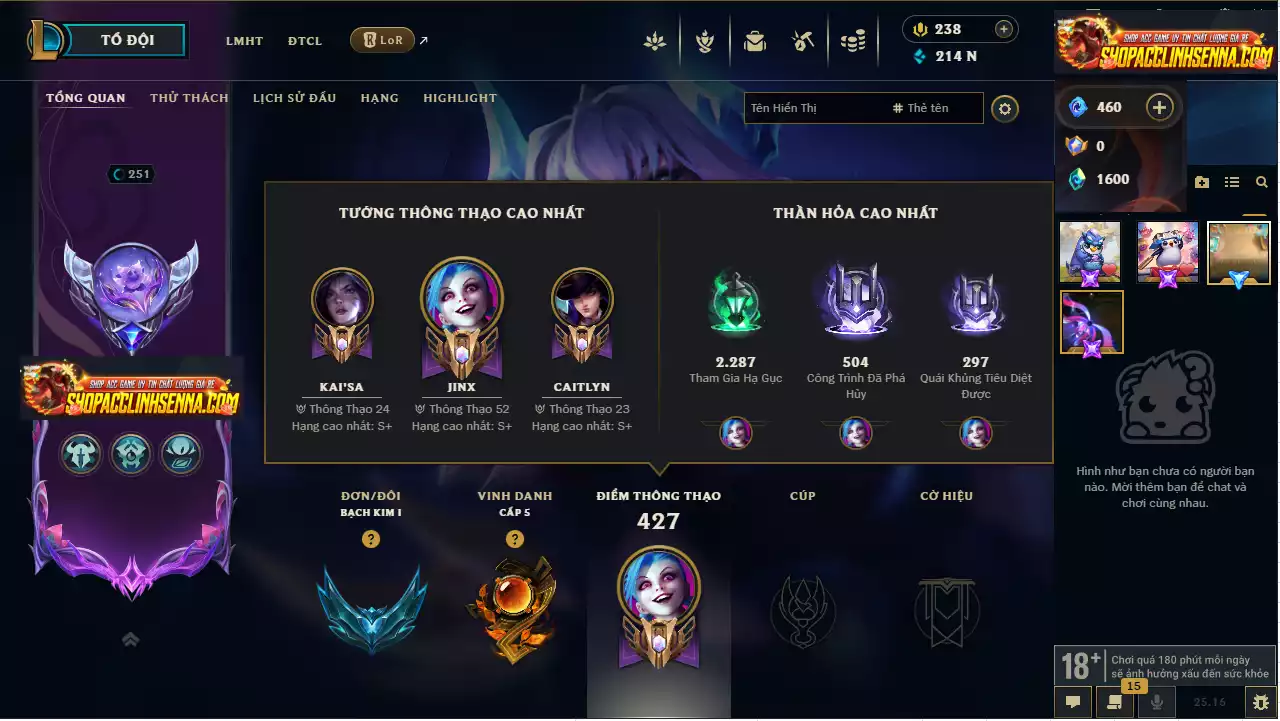
Task: Open chat via the speech bubble icon
Action: click(x=1073, y=702)
